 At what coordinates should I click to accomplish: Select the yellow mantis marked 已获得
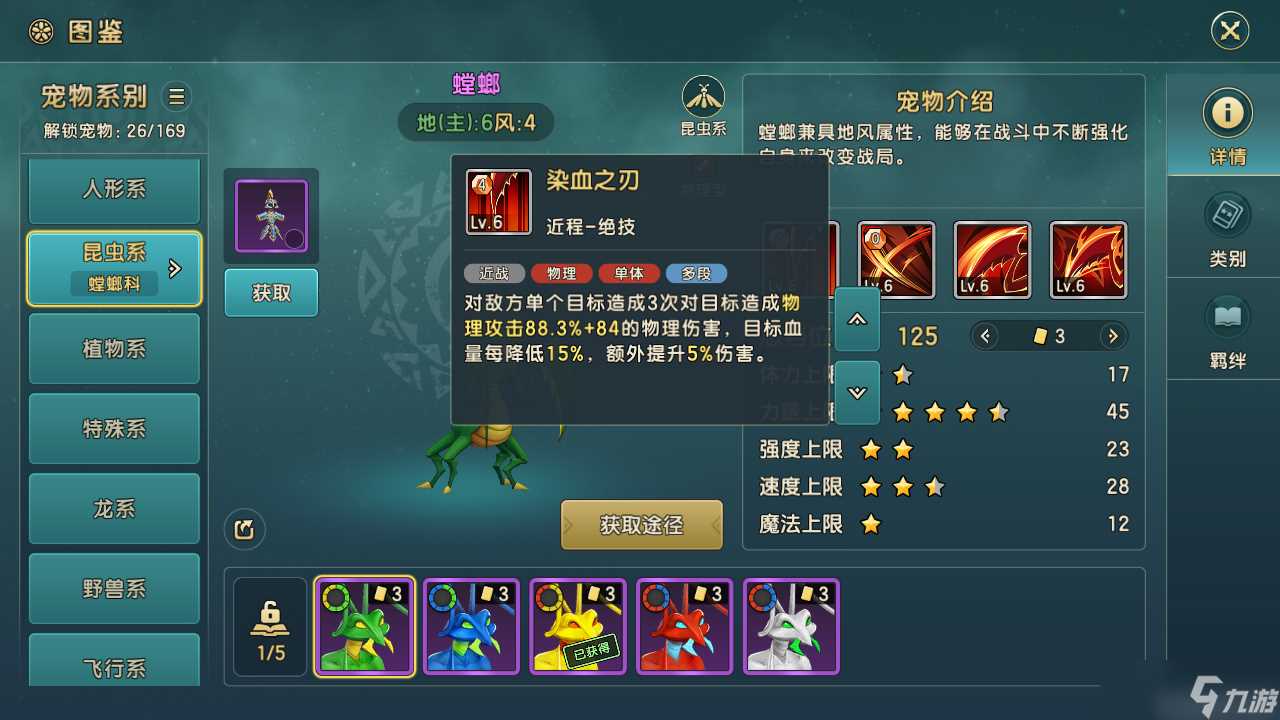(577, 625)
